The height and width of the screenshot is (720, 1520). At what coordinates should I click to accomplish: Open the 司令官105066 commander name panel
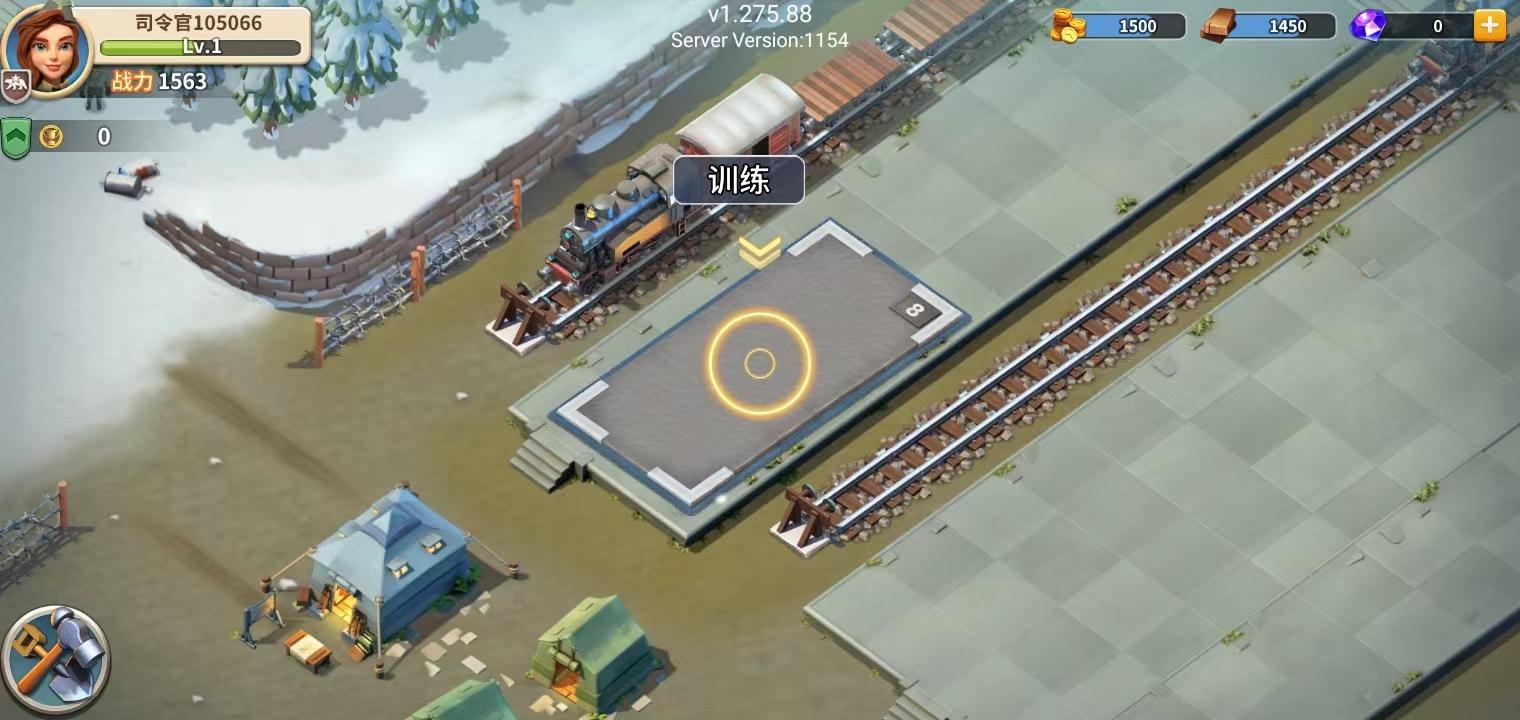tap(199, 23)
